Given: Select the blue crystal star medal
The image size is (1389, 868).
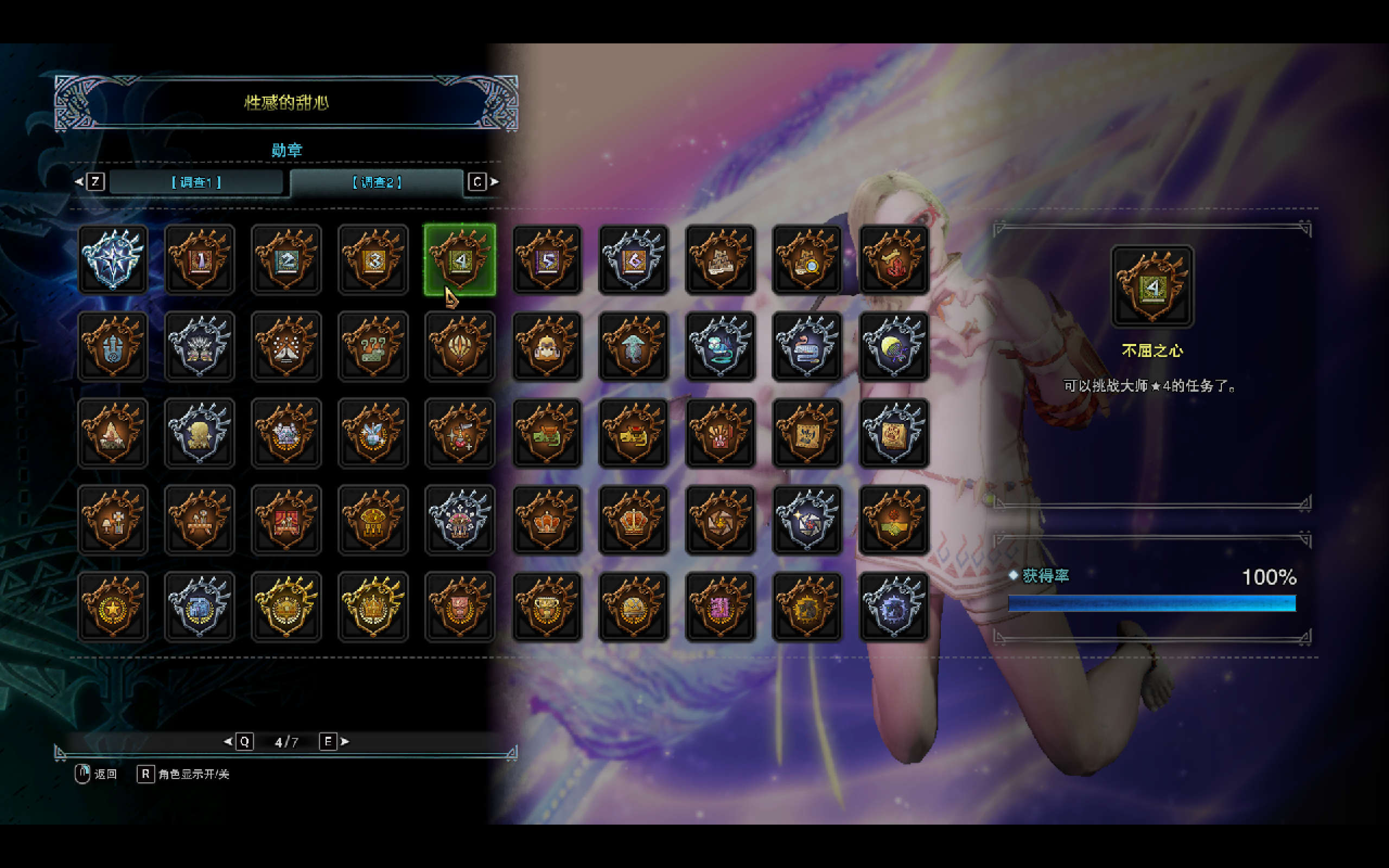Looking at the screenshot, I should [x=113, y=259].
